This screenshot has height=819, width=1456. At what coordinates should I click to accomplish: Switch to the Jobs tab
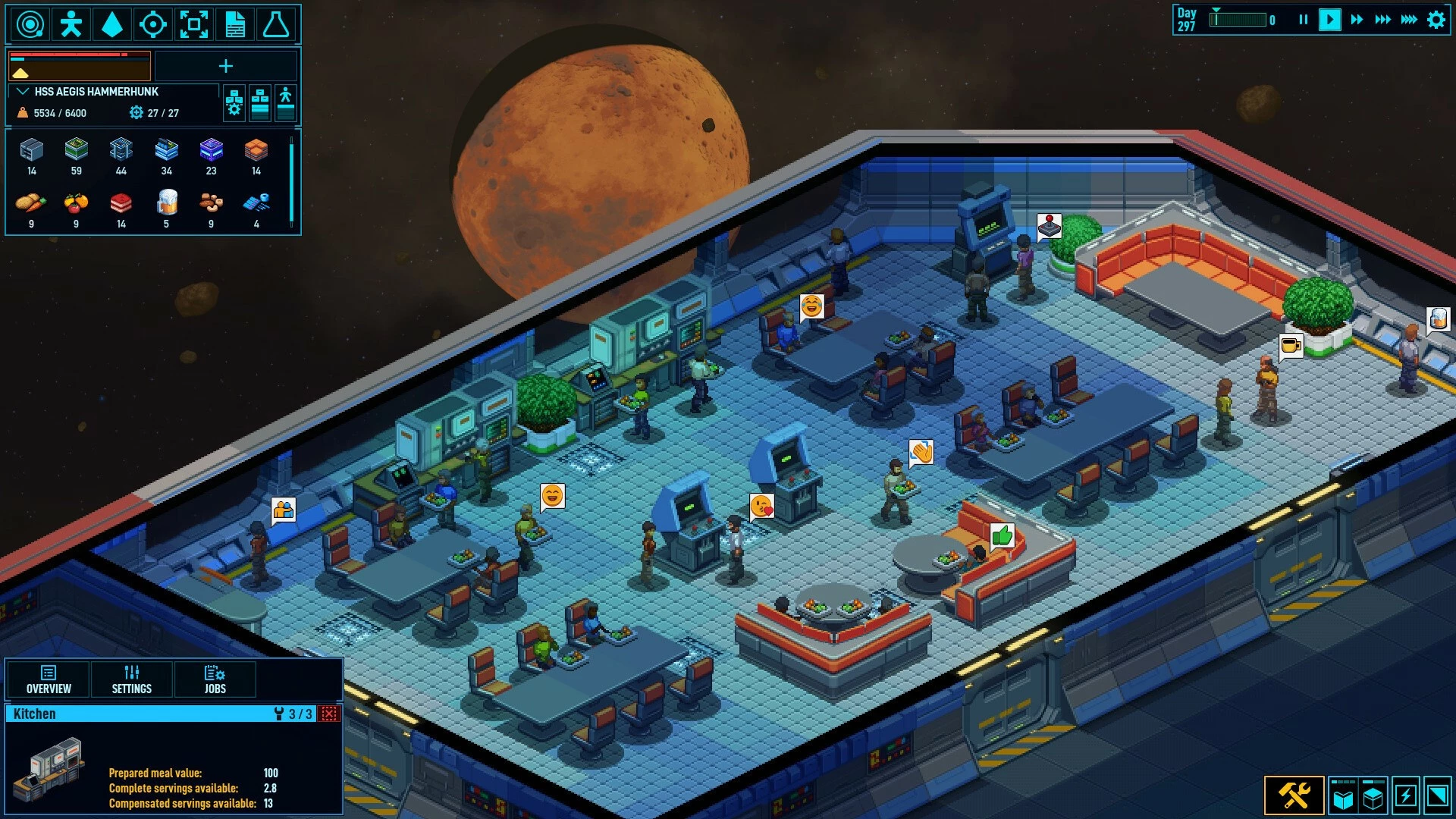(x=215, y=679)
